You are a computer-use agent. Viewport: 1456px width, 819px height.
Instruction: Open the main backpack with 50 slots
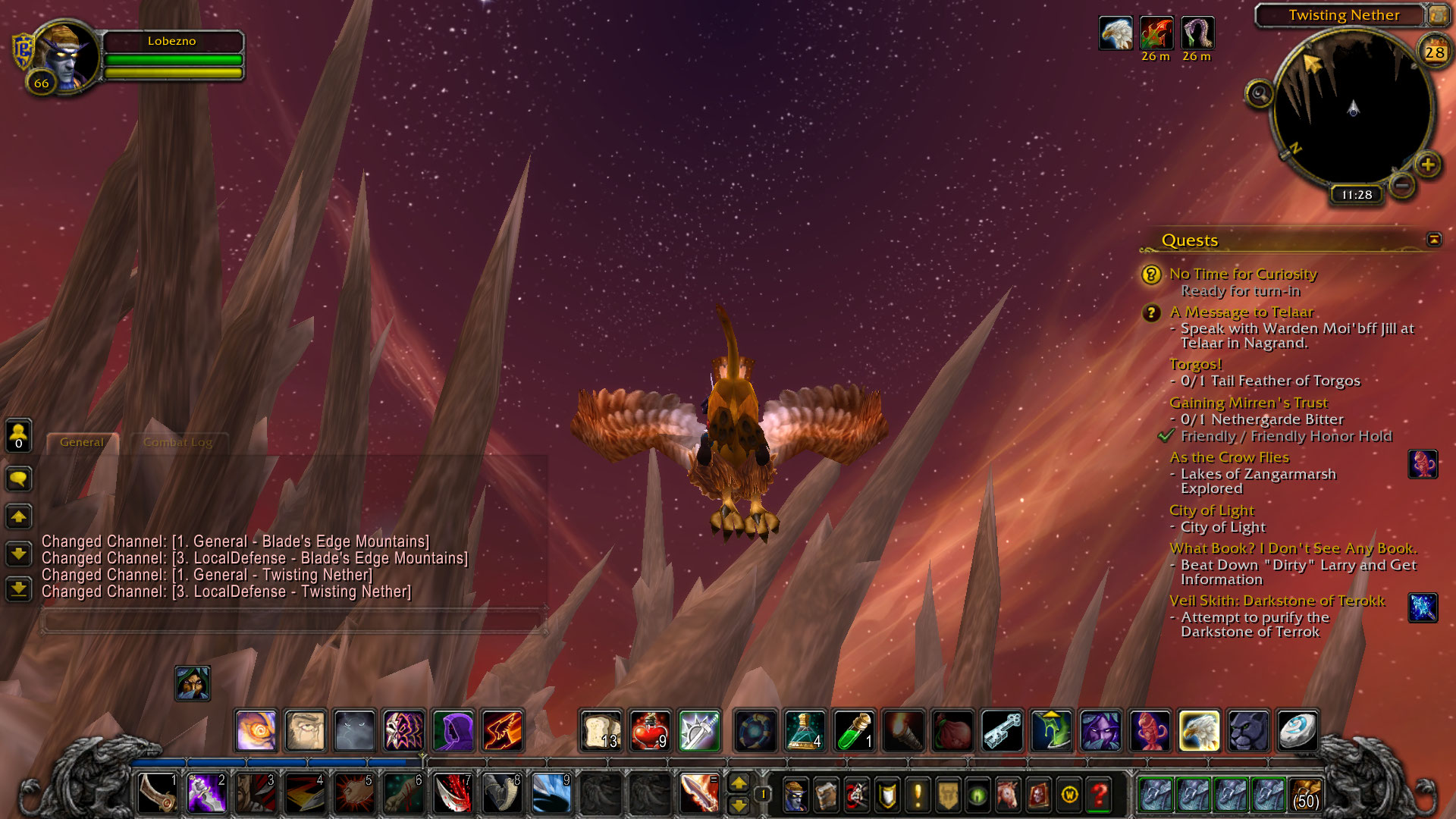point(1304,794)
